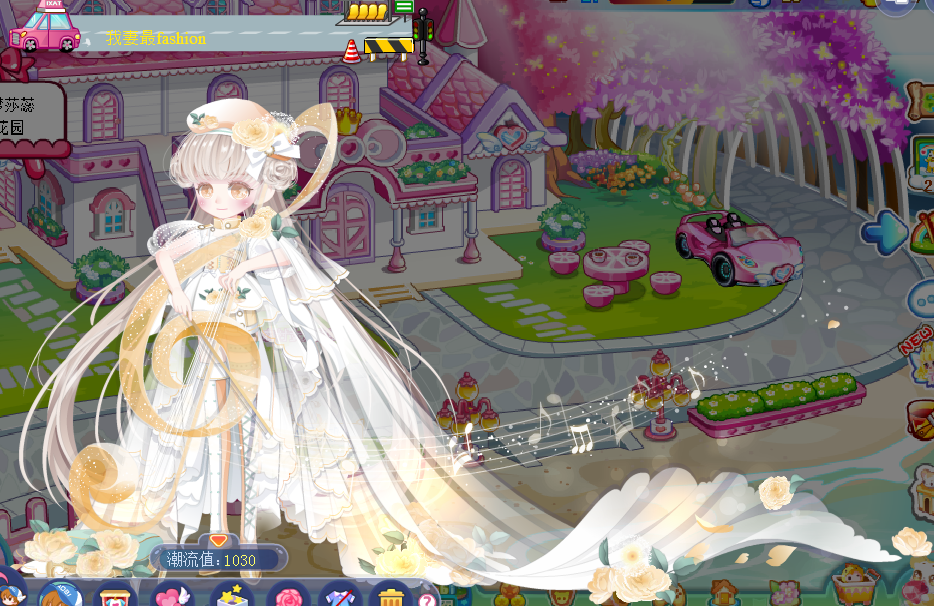The image size is (934, 606).
Task: Open the yellow trash can icon
Action: (390, 596)
